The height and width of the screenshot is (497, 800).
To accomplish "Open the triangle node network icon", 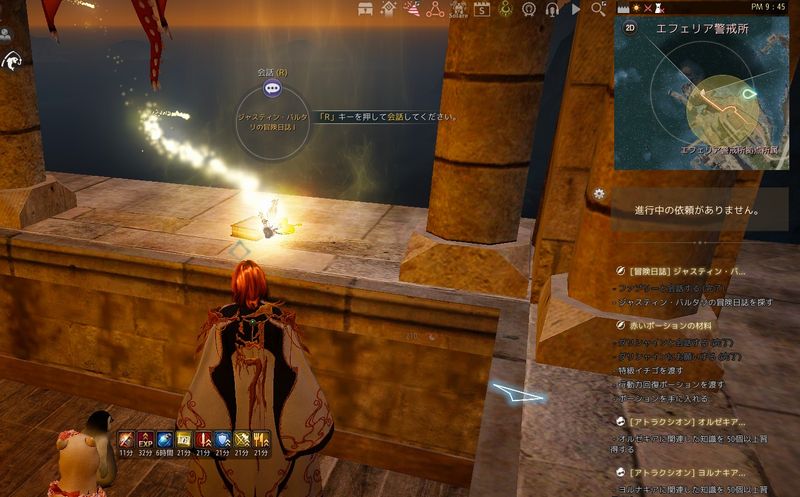I will click(434, 9).
